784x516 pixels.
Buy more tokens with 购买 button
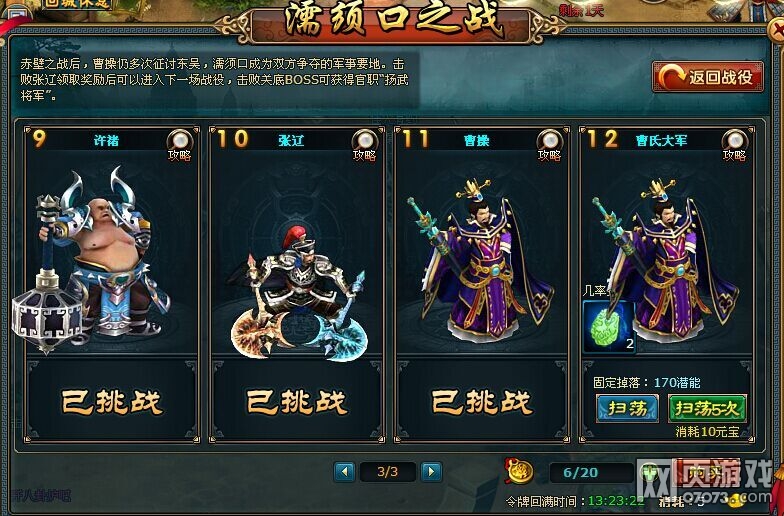coord(704,473)
